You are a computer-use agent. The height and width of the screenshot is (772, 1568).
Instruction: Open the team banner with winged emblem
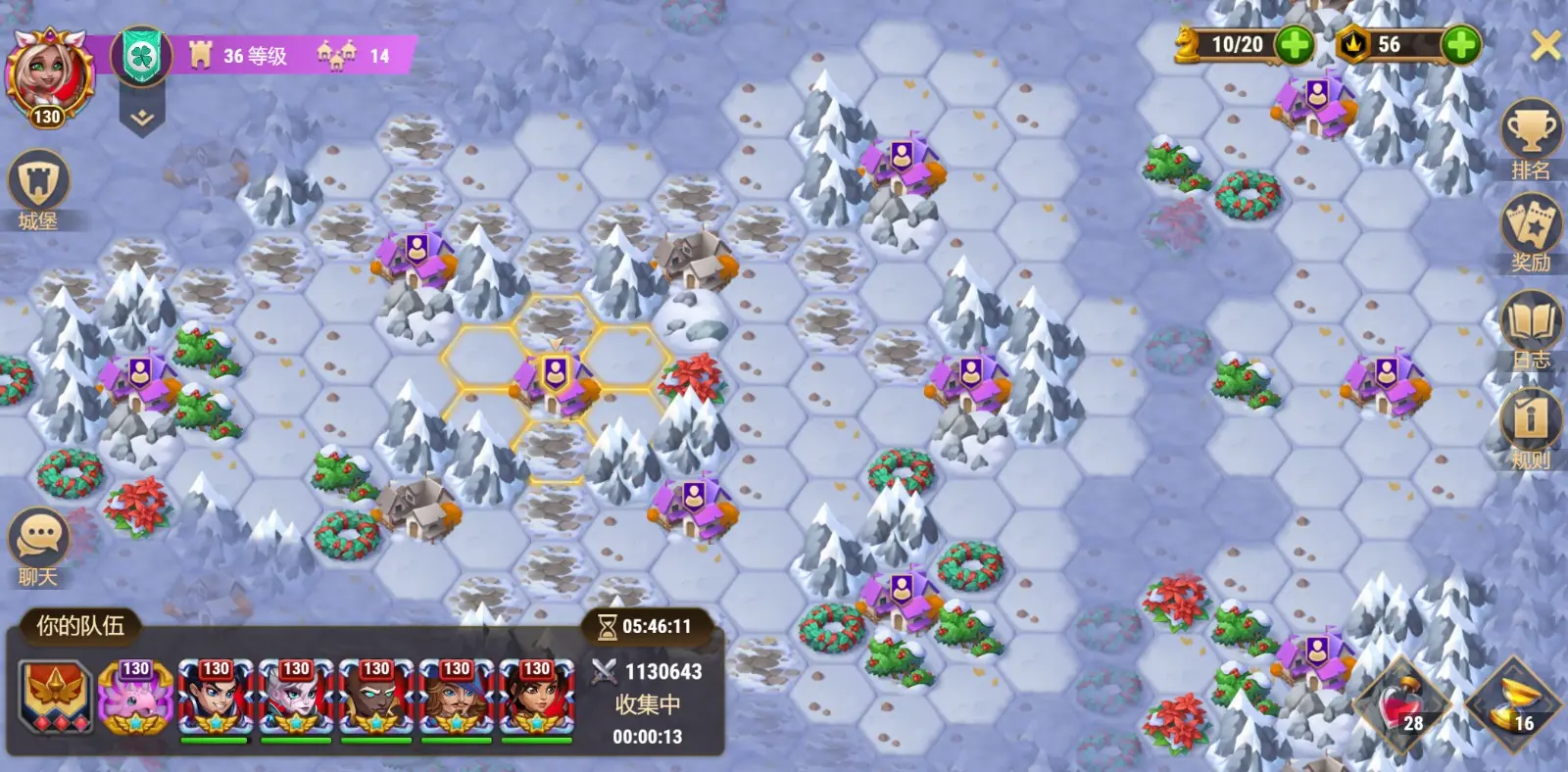point(56,698)
